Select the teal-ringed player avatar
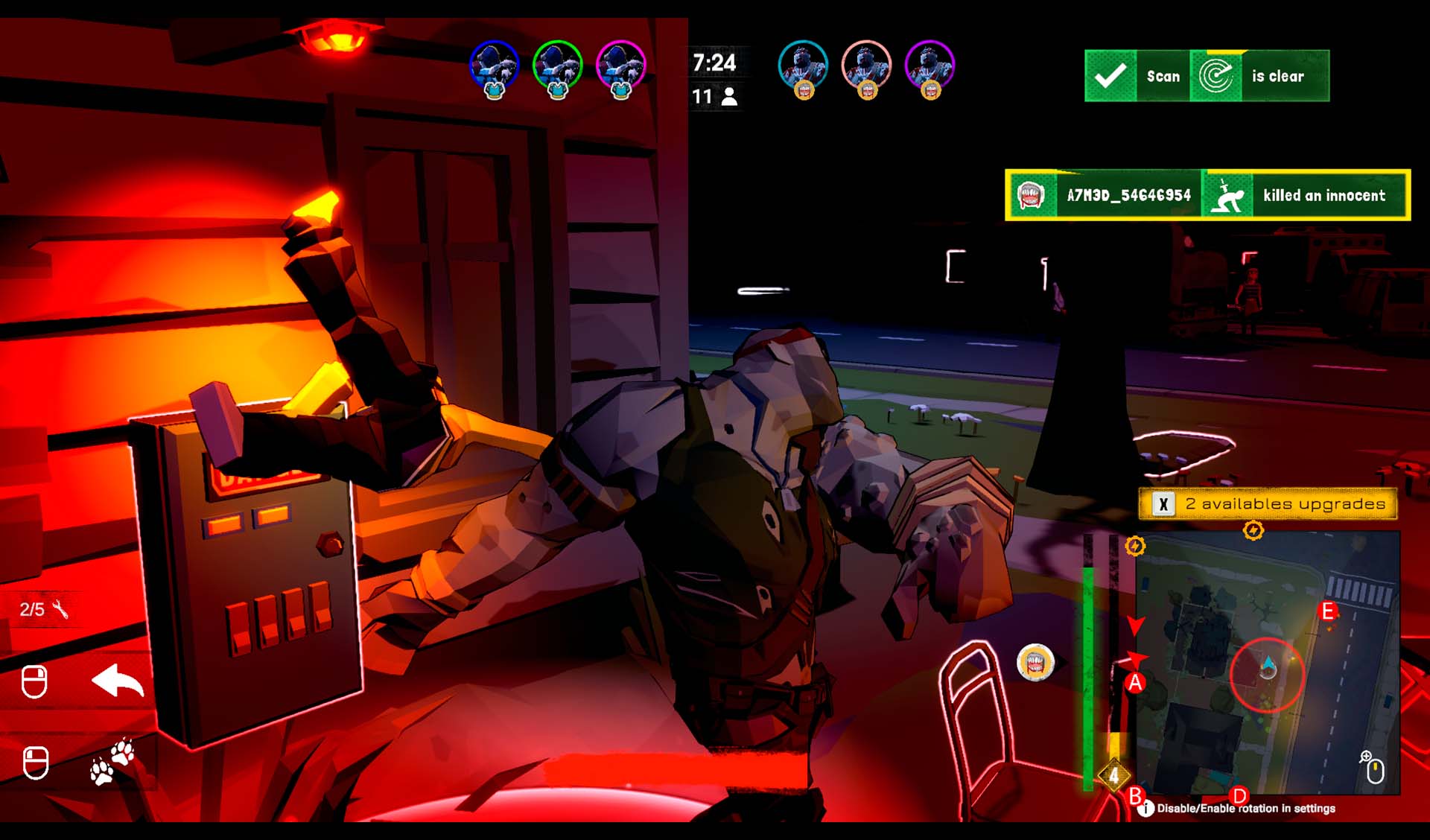Viewport: 1430px width, 840px height. [803, 66]
